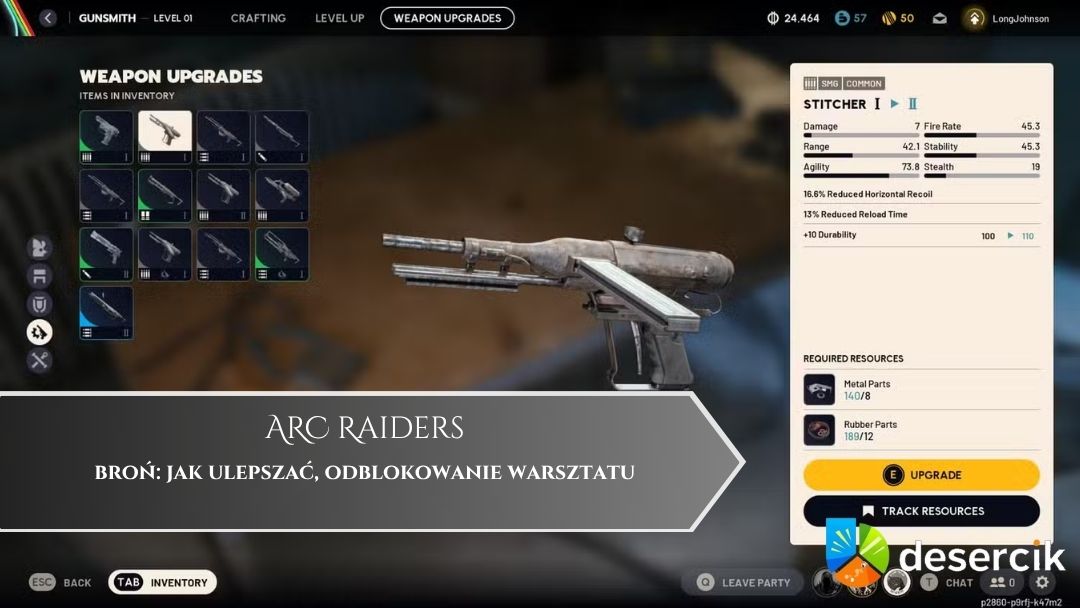Open the Inventory button
This screenshot has height=608, width=1080.
pos(162,582)
